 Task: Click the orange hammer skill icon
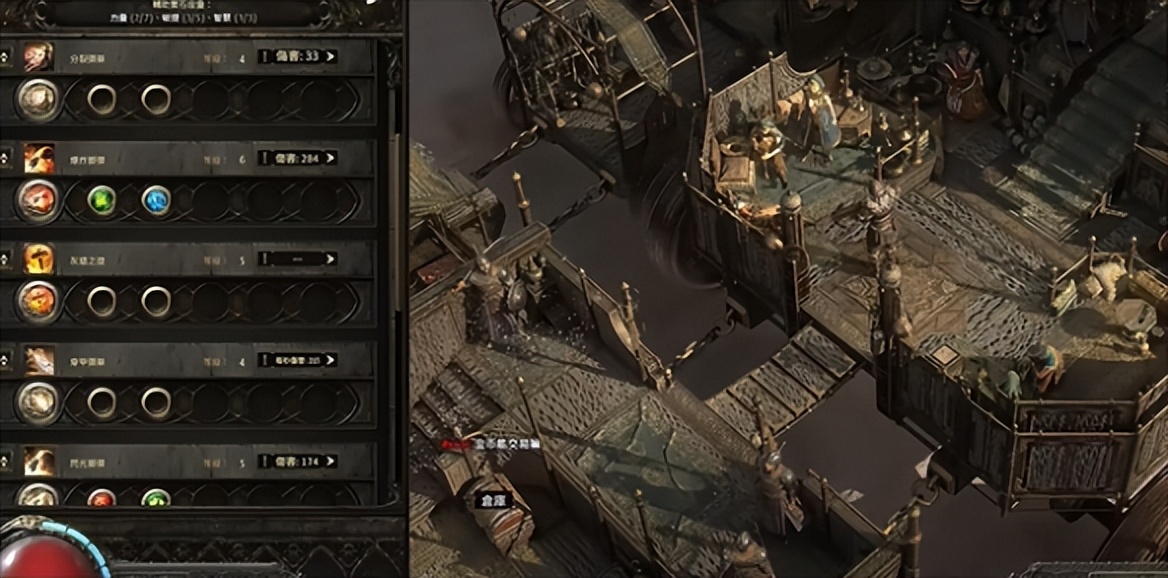[x=39, y=259]
